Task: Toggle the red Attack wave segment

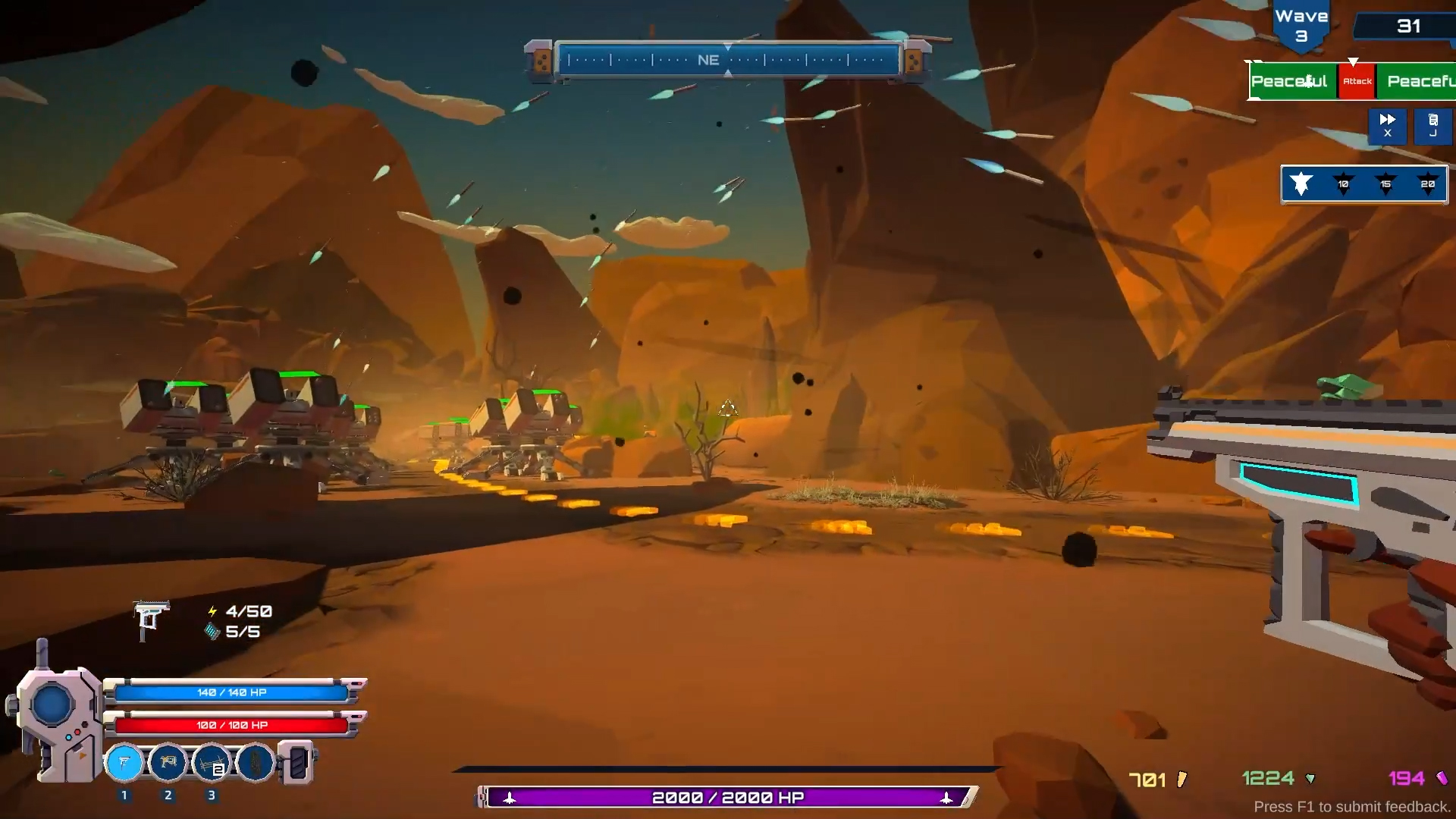Action: click(x=1357, y=81)
